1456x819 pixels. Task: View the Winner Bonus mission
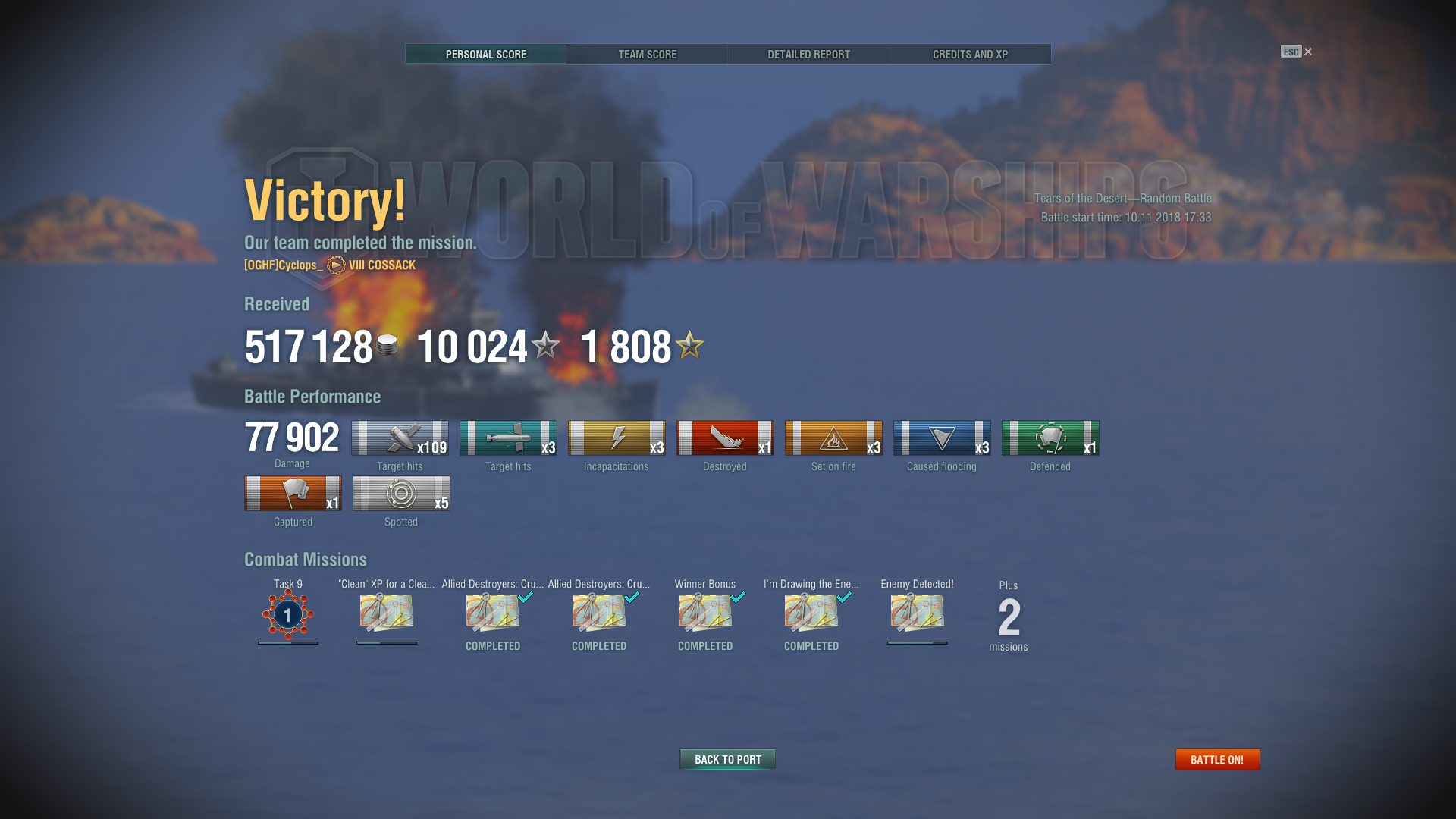point(705,613)
